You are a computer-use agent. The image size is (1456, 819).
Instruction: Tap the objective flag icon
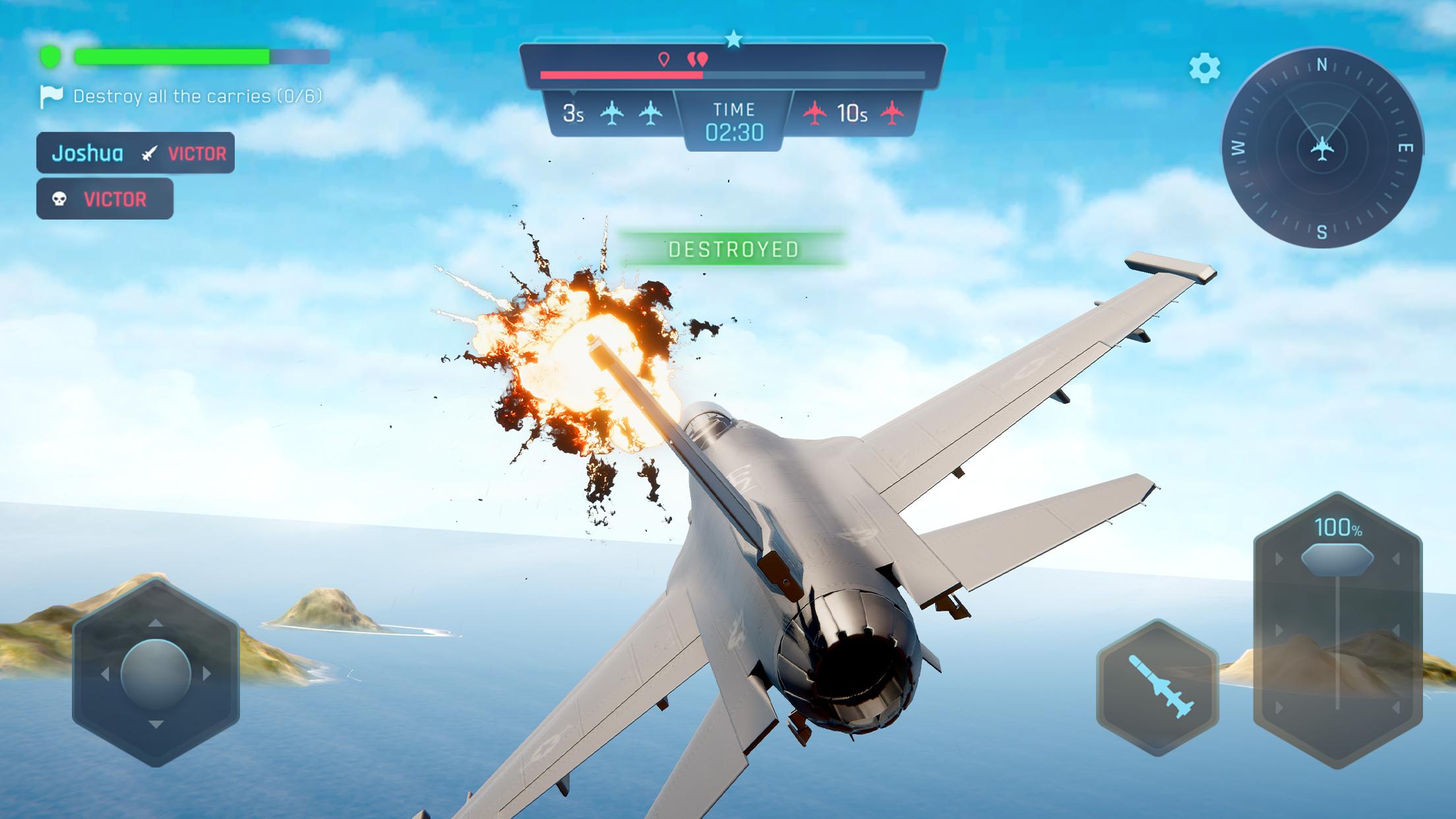(x=51, y=96)
